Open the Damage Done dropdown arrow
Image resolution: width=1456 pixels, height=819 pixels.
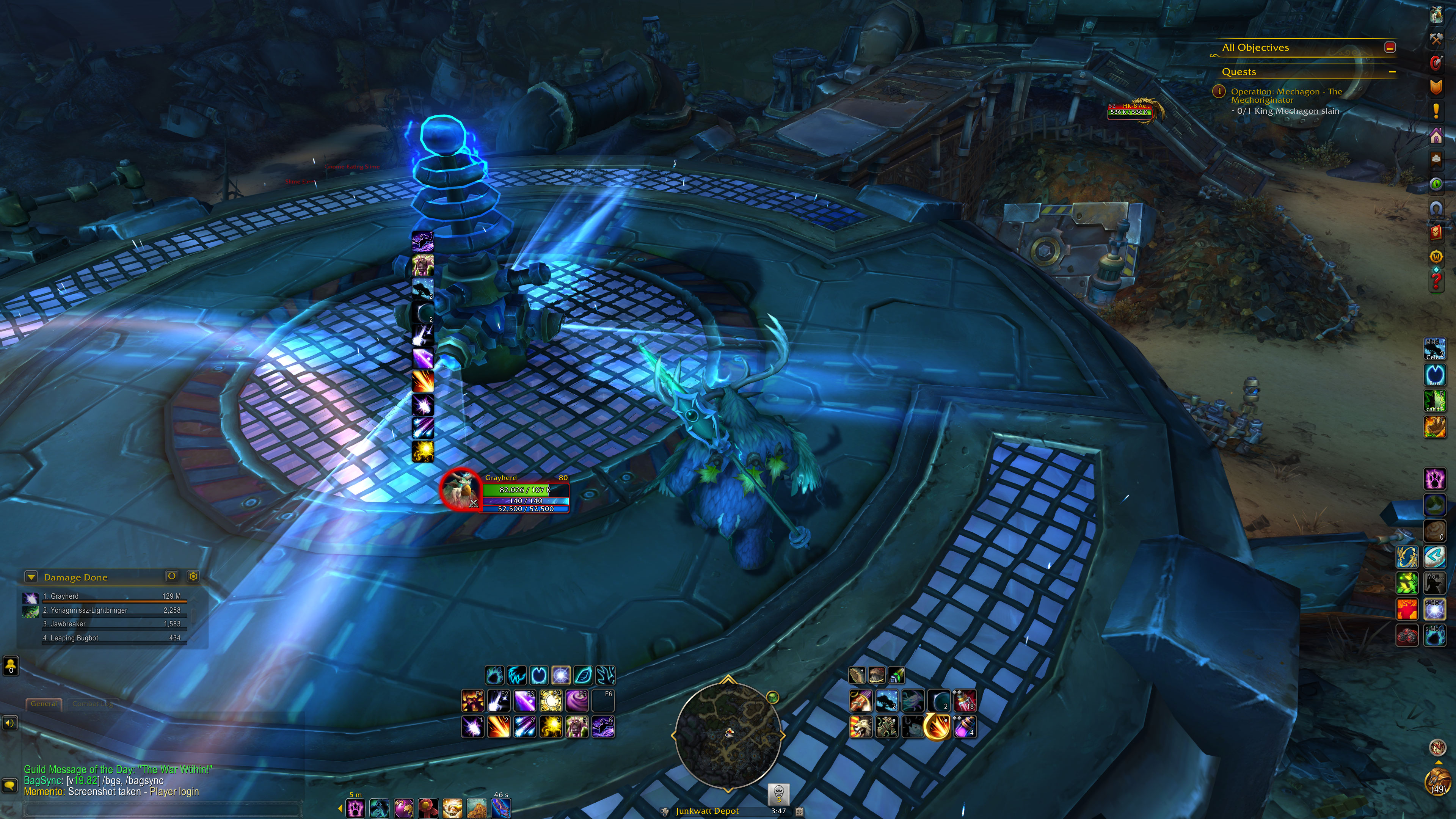tap(31, 577)
